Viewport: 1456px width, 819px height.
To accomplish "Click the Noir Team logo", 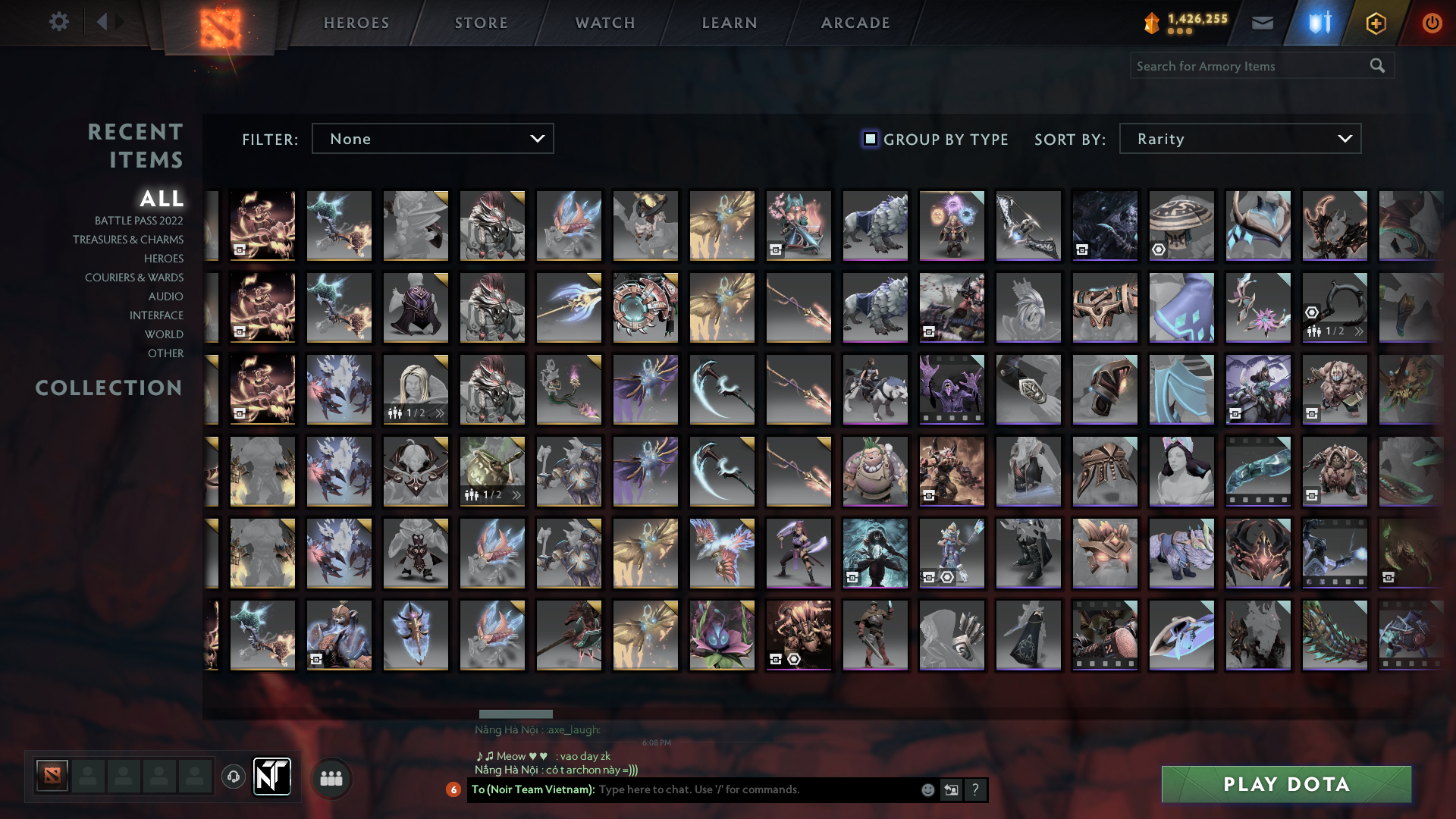I will tap(272, 777).
